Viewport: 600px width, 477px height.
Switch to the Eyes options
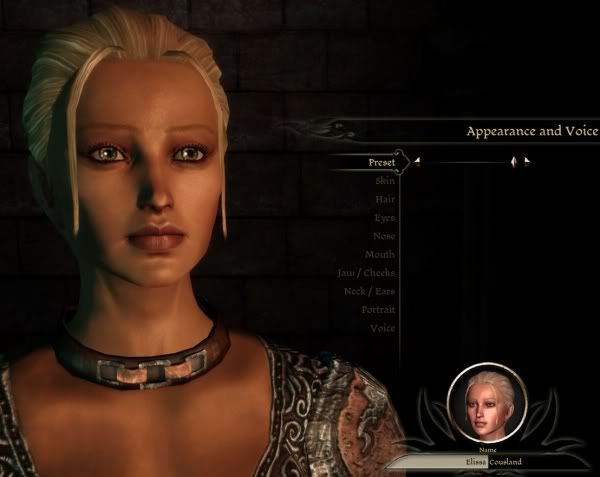(384, 217)
